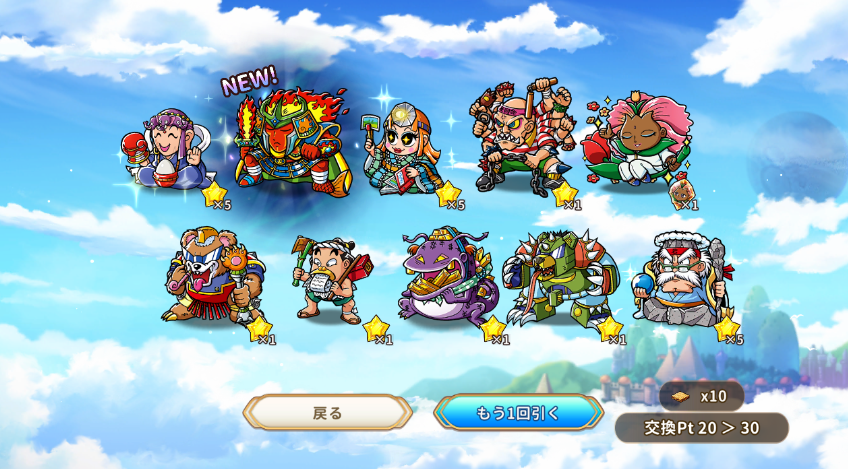Choose the orange-haired girl with hammer
Viewport: 848px width, 469px height.
(403, 150)
